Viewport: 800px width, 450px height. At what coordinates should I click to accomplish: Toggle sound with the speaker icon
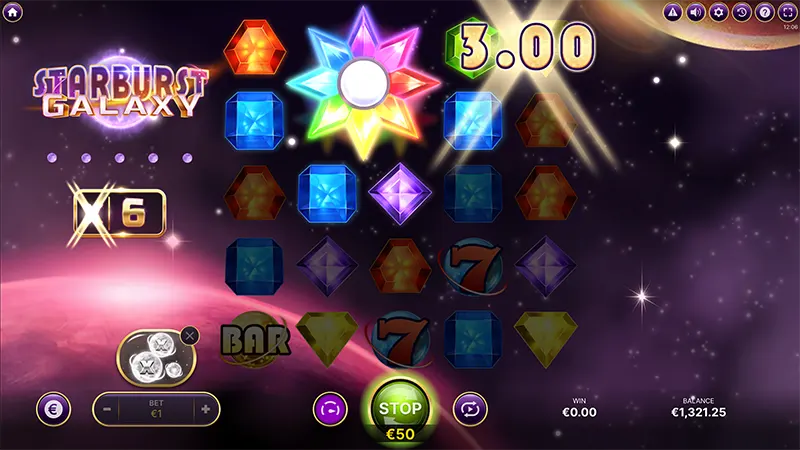click(x=695, y=12)
